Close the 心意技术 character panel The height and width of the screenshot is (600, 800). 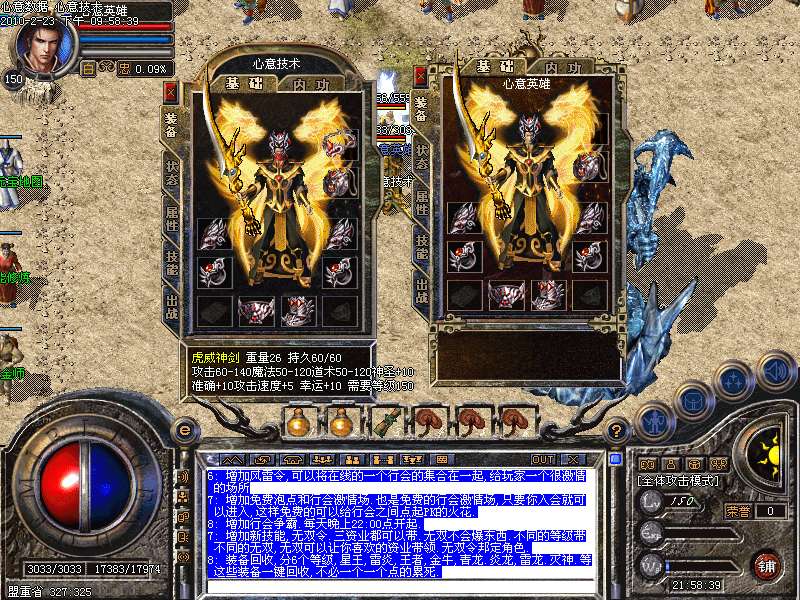(x=170, y=92)
